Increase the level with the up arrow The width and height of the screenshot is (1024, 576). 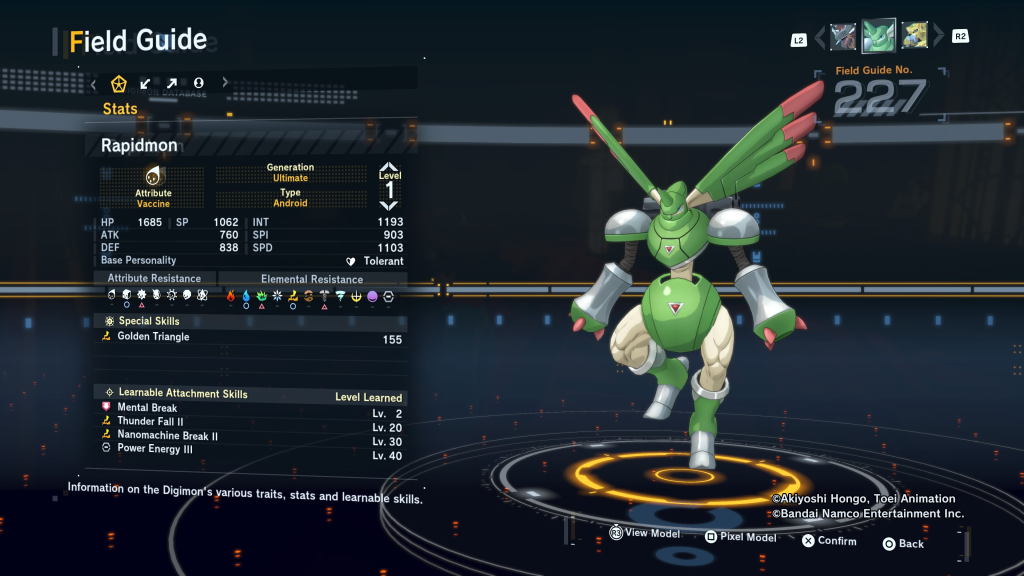point(389,169)
